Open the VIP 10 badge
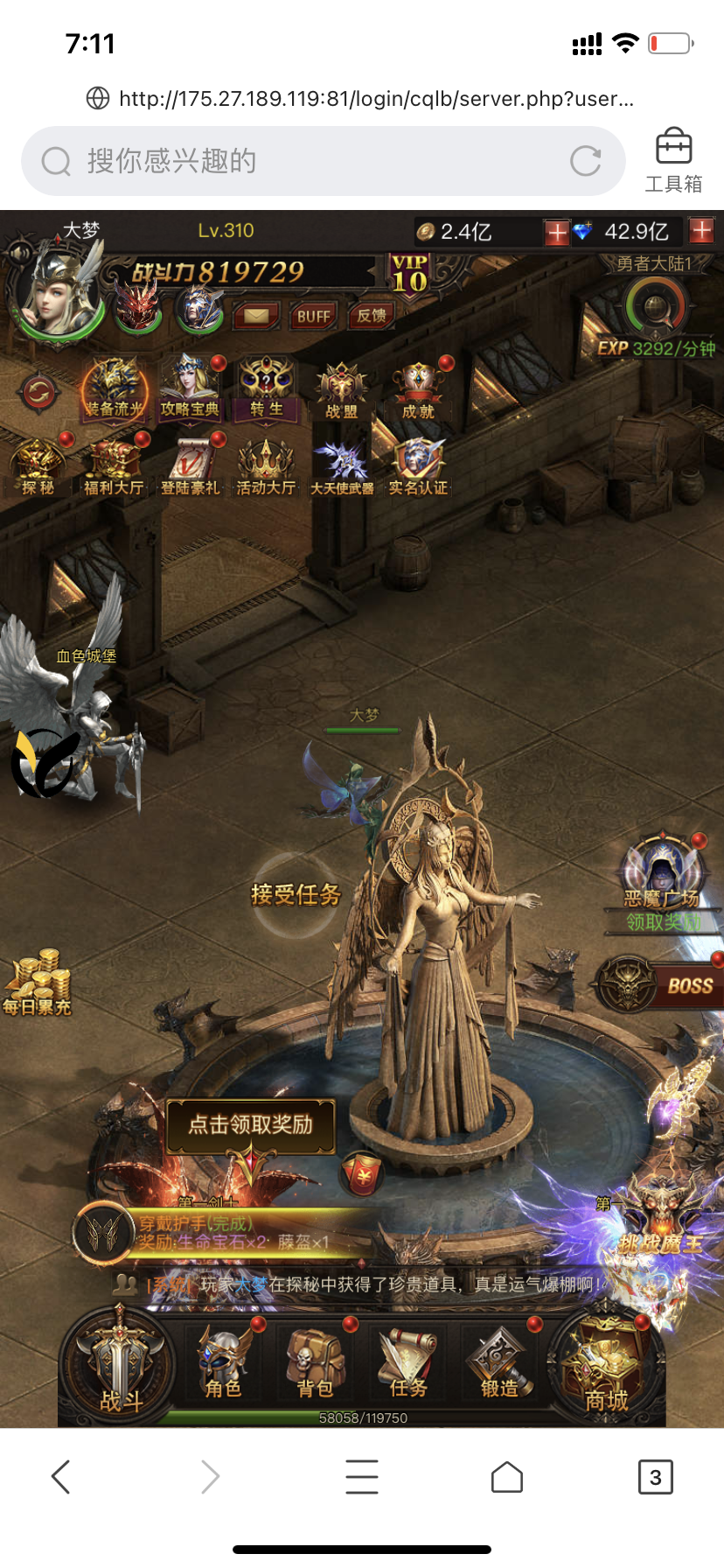The image size is (724, 1568). [x=409, y=274]
